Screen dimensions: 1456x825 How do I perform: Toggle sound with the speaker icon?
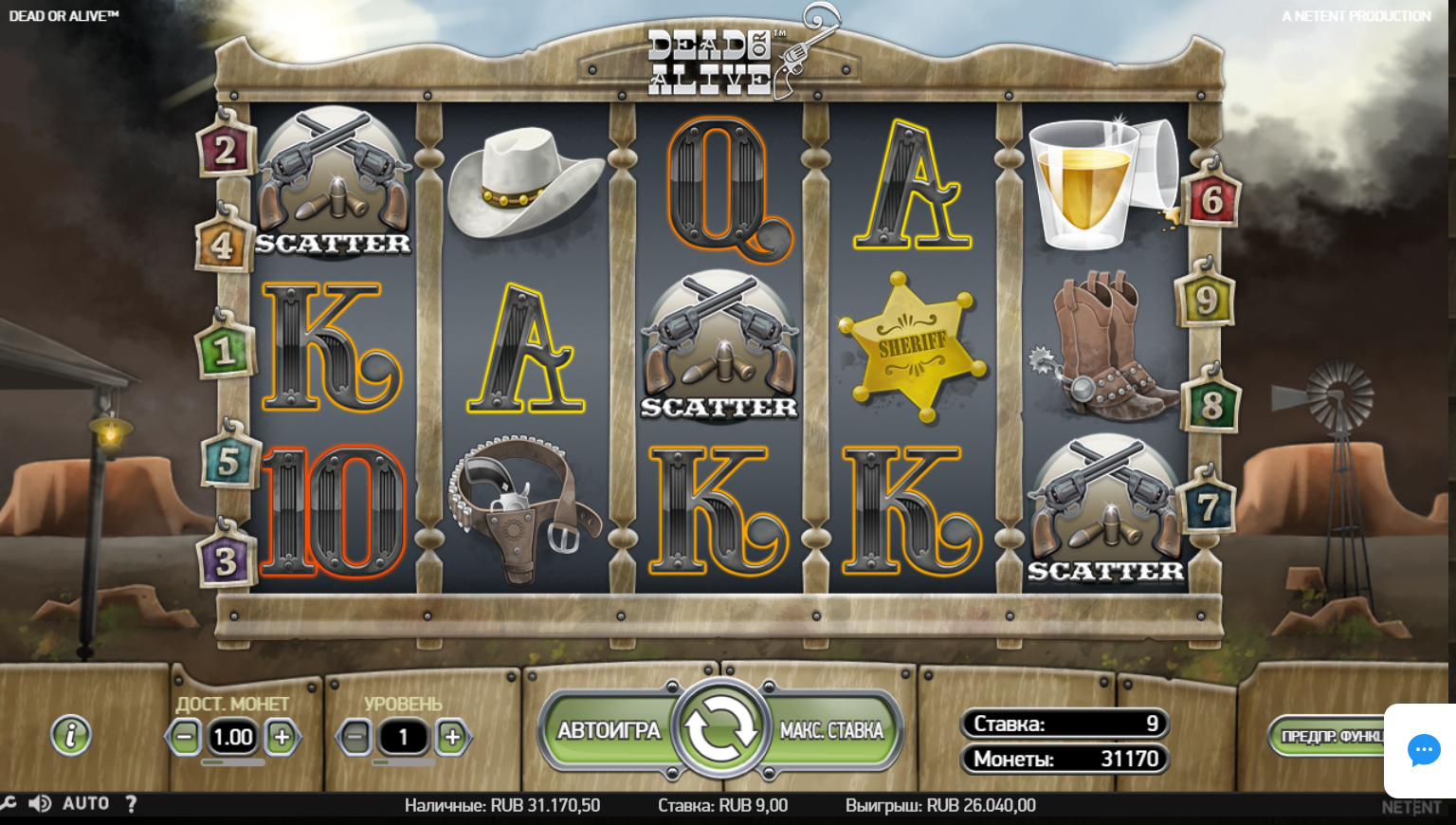pyautogui.click(x=40, y=804)
